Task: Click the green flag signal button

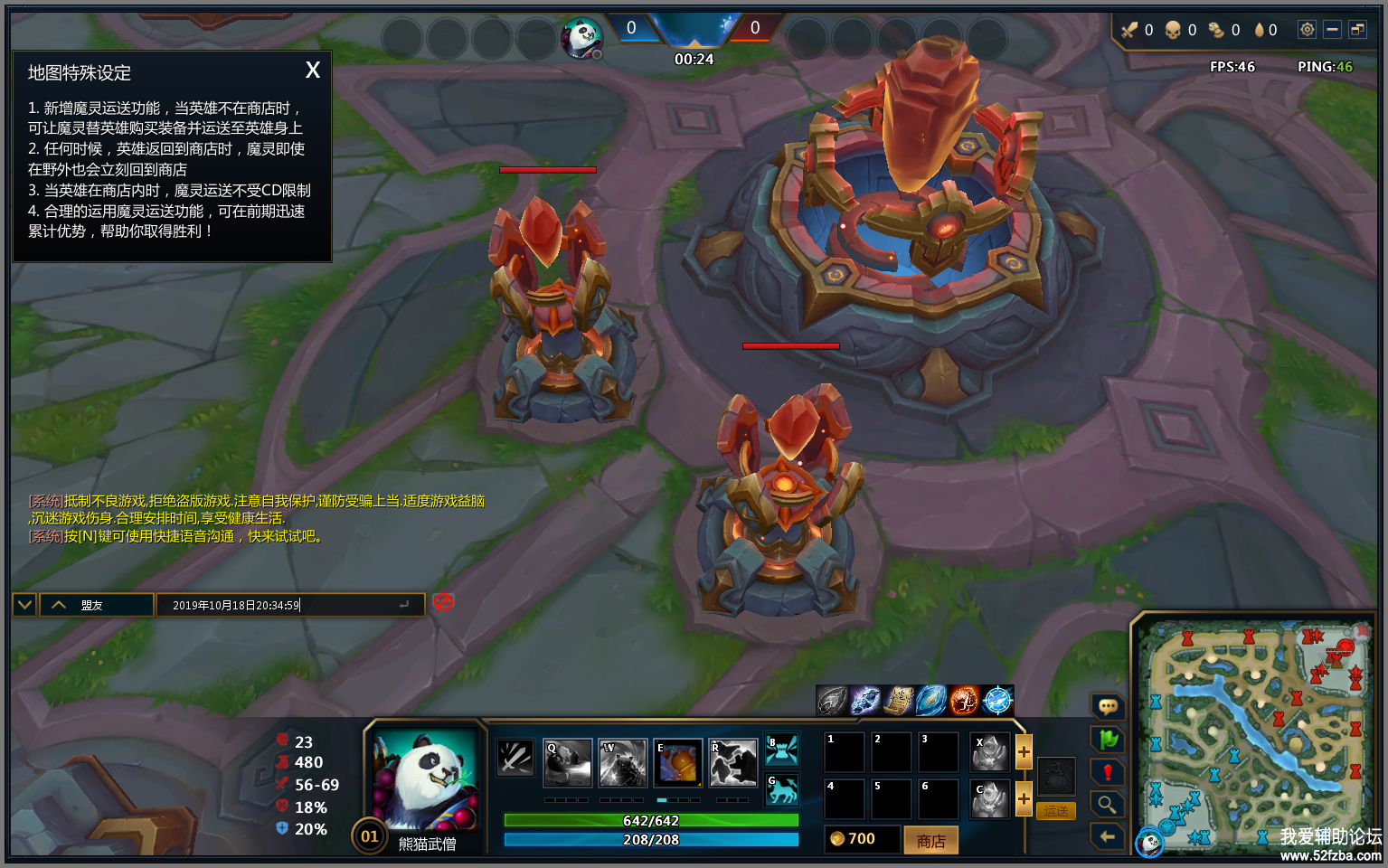Action: tap(1108, 740)
